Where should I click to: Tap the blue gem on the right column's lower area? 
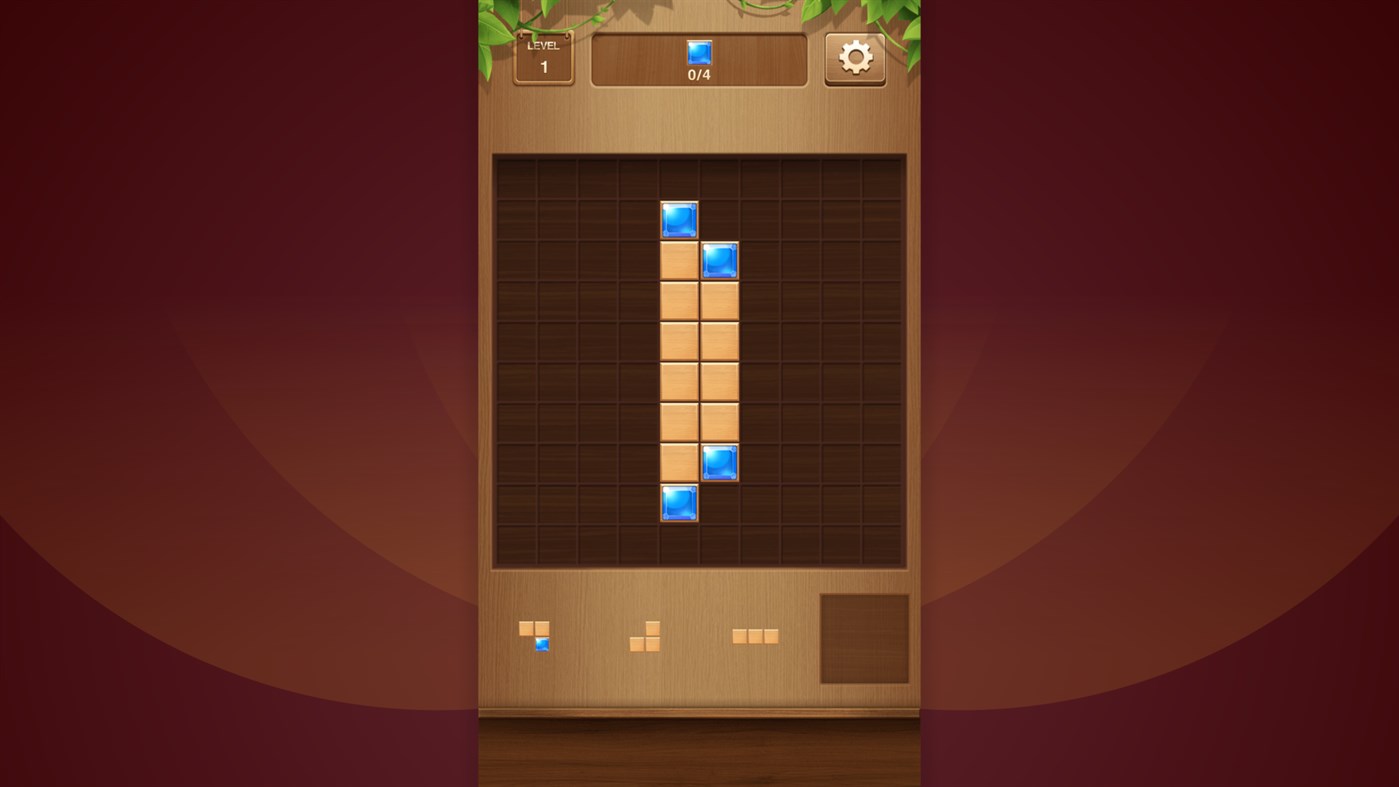(717, 462)
